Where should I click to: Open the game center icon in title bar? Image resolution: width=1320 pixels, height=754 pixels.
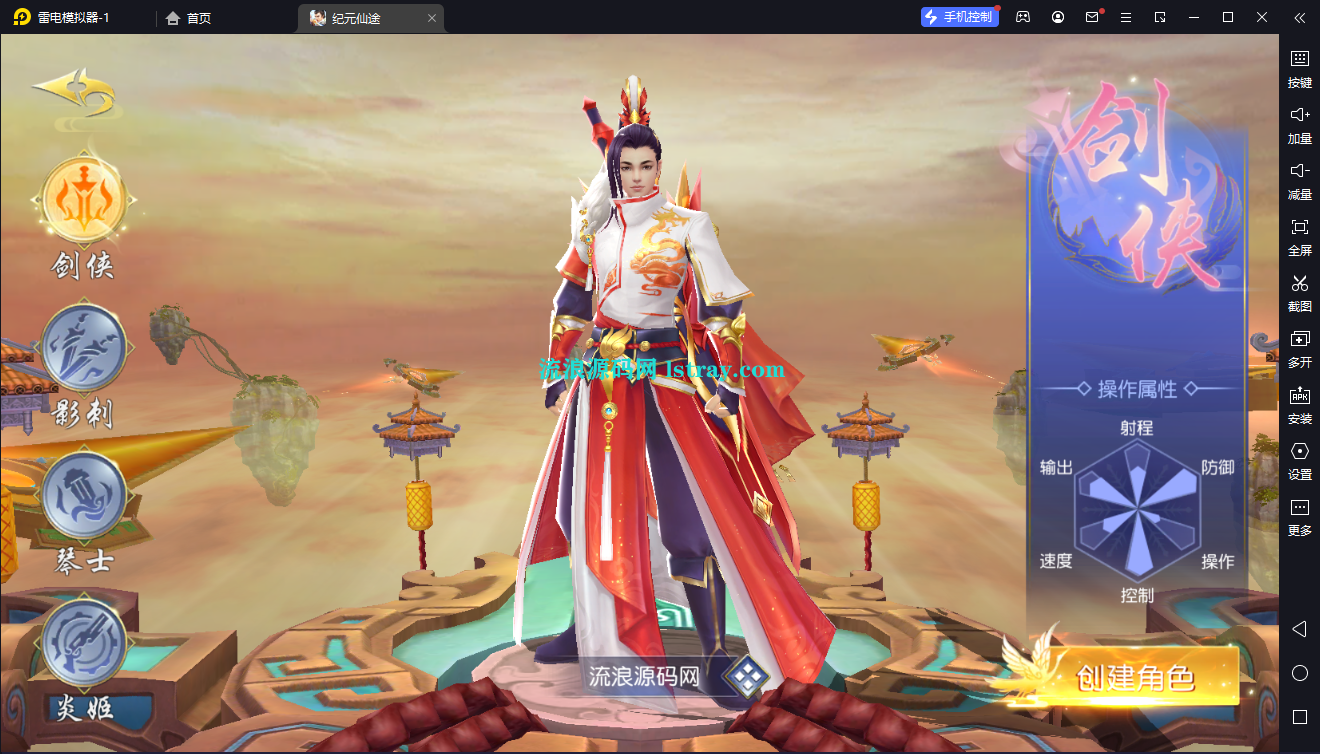click(x=1022, y=17)
